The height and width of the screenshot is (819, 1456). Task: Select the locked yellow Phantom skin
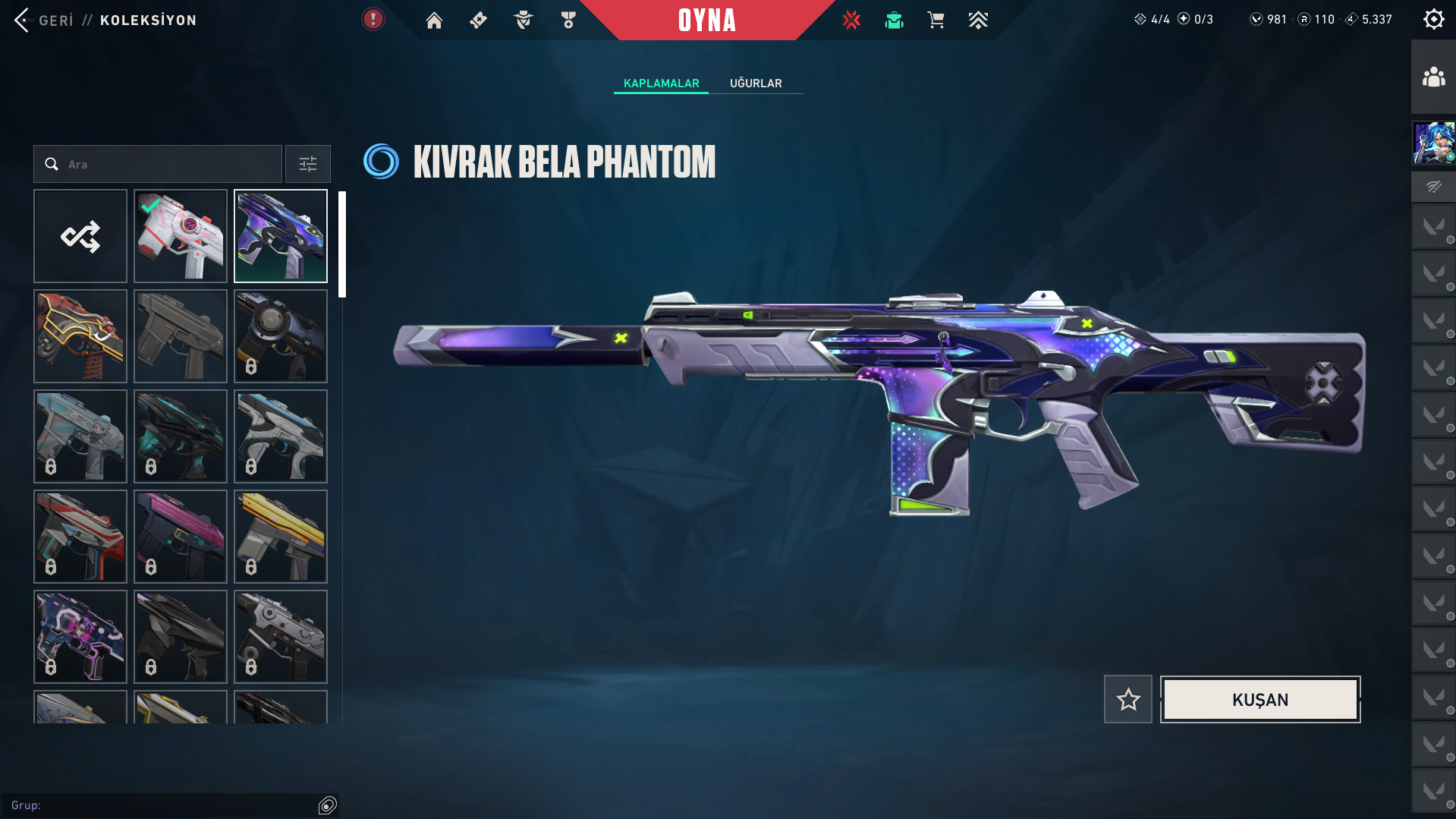(281, 537)
